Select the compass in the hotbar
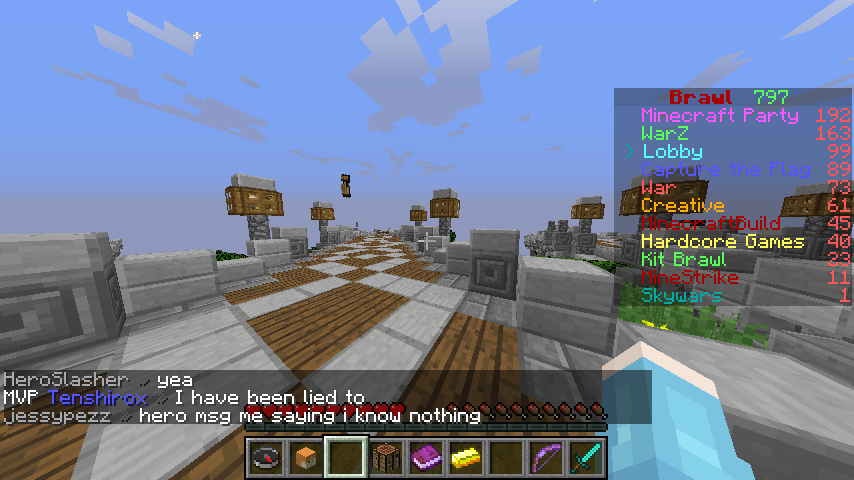The image size is (854, 480). pos(266,458)
